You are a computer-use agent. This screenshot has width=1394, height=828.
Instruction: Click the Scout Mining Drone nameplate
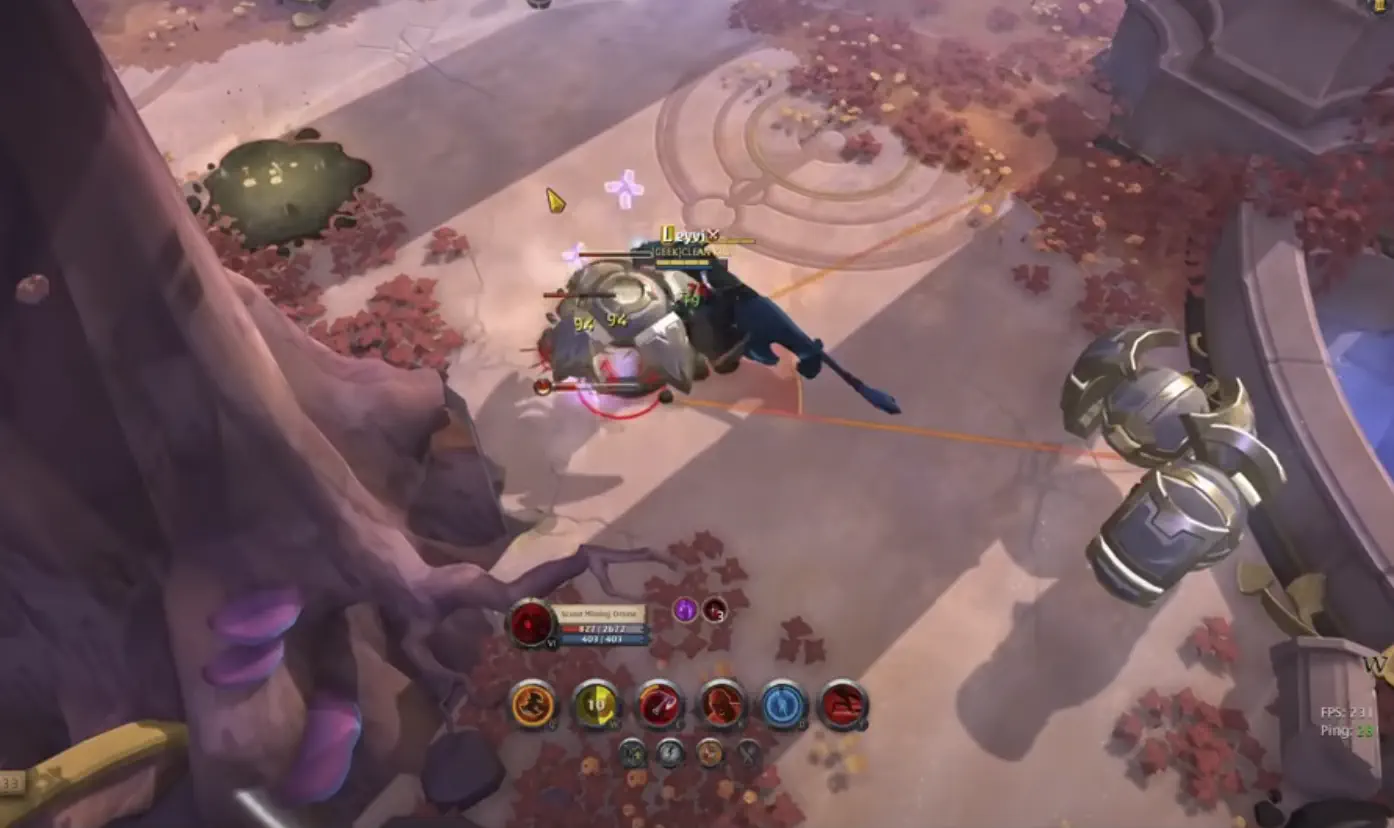pyautogui.click(x=599, y=612)
